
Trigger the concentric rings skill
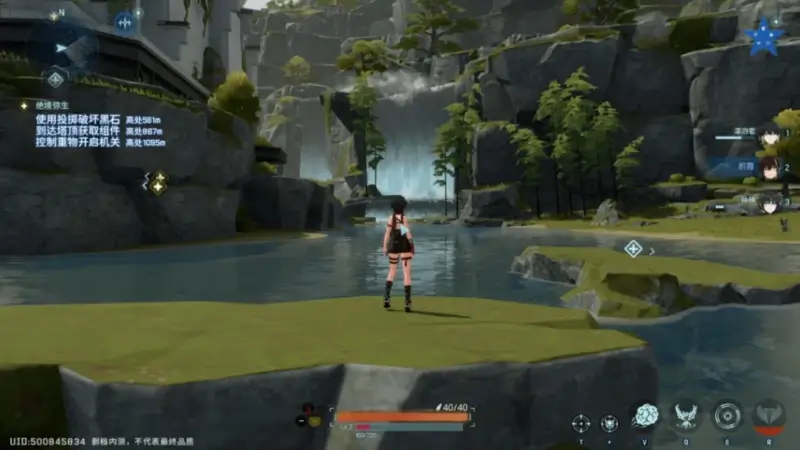pyautogui.click(x=727, y=416)
